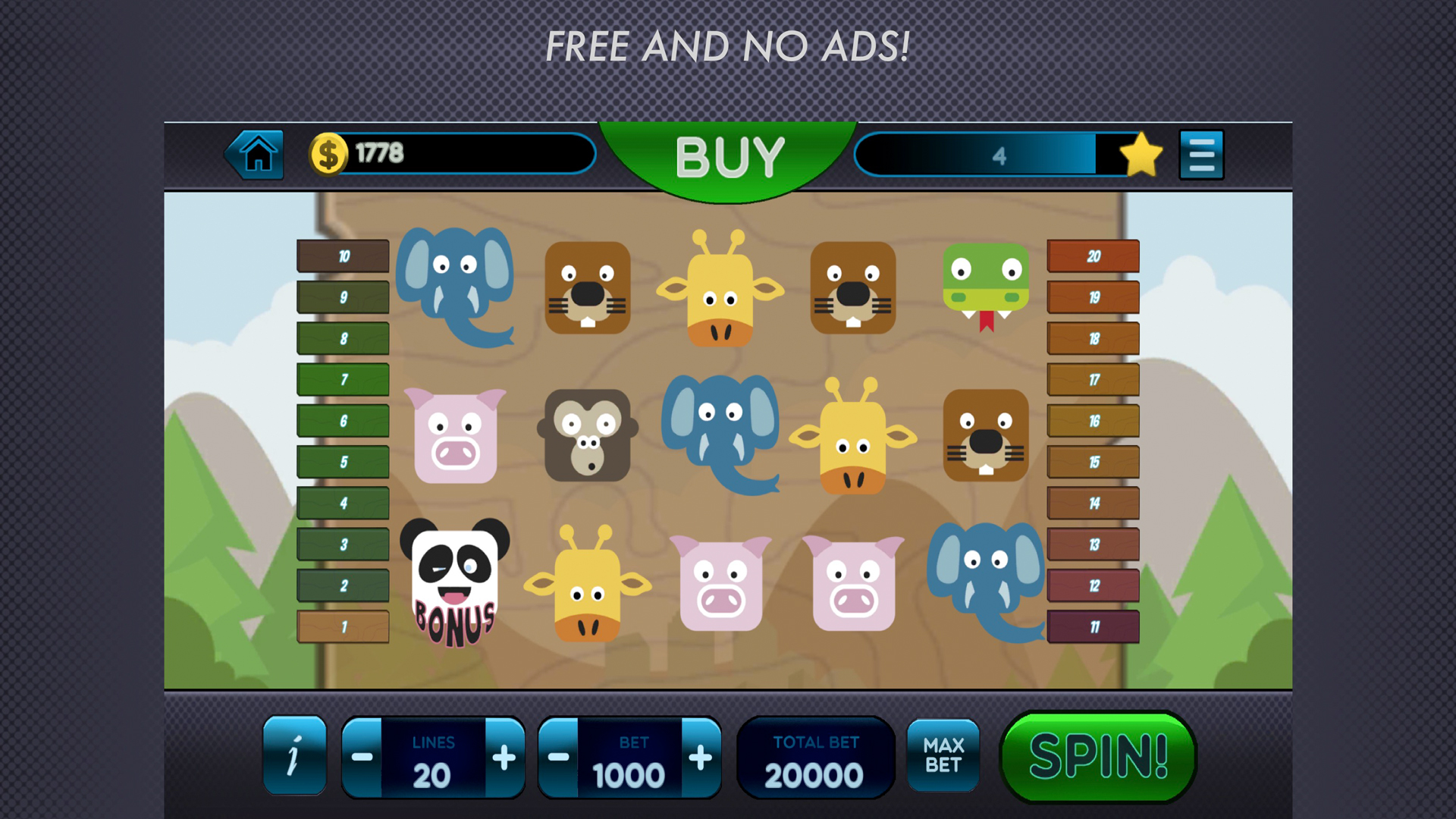Decrease BET with the minus stepper
This screenshot has height=819, width=1456.
pyautogui.click(x=559, y=756)
